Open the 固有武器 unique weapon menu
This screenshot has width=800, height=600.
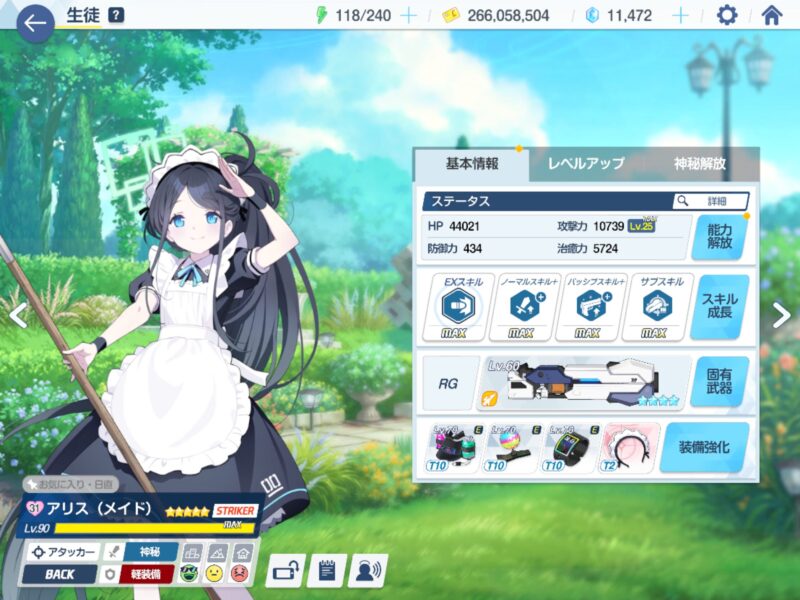pyautogui.click(x=719, y=381)
